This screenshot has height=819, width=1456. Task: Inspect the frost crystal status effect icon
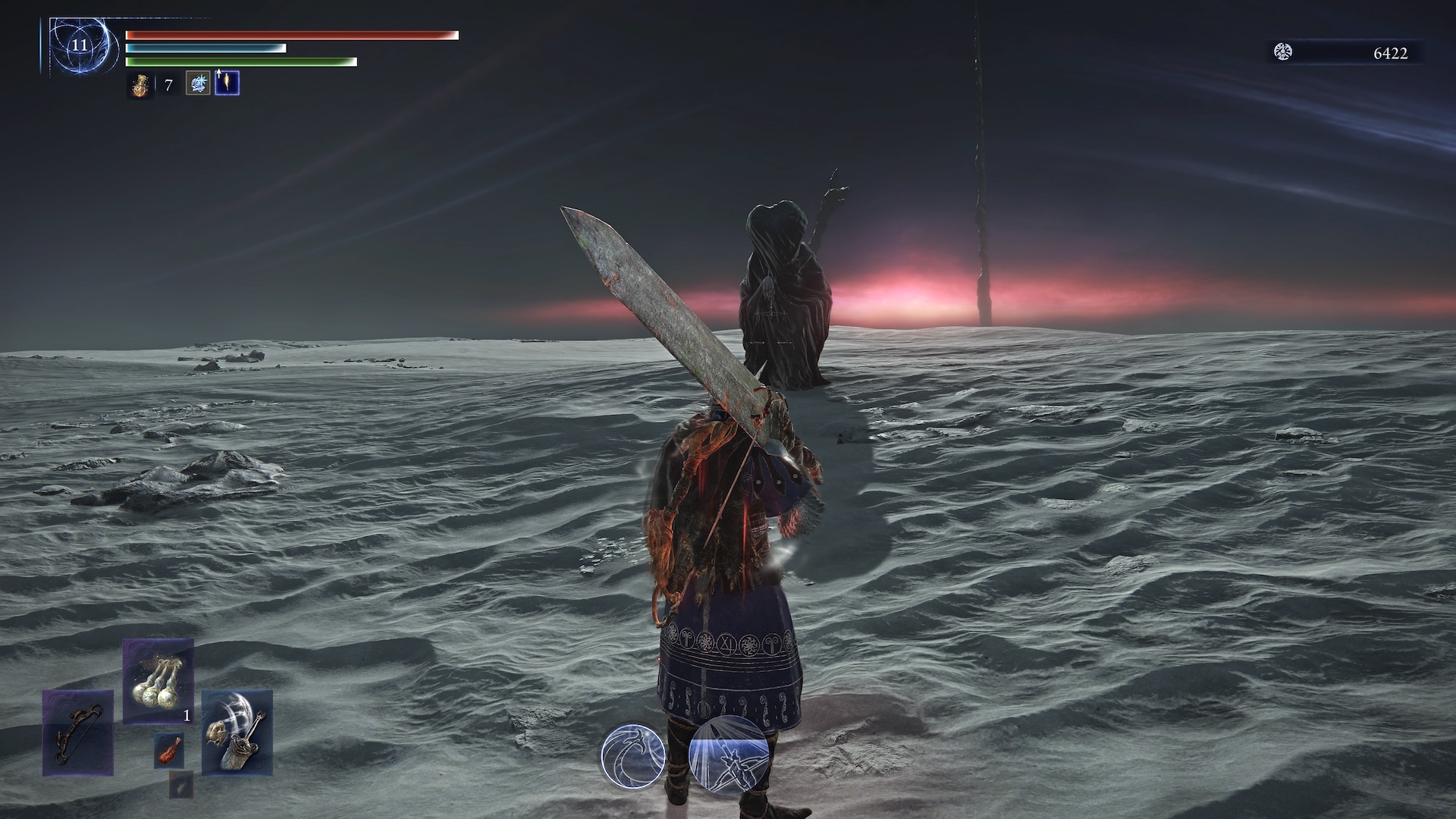[x=198, y=83]
